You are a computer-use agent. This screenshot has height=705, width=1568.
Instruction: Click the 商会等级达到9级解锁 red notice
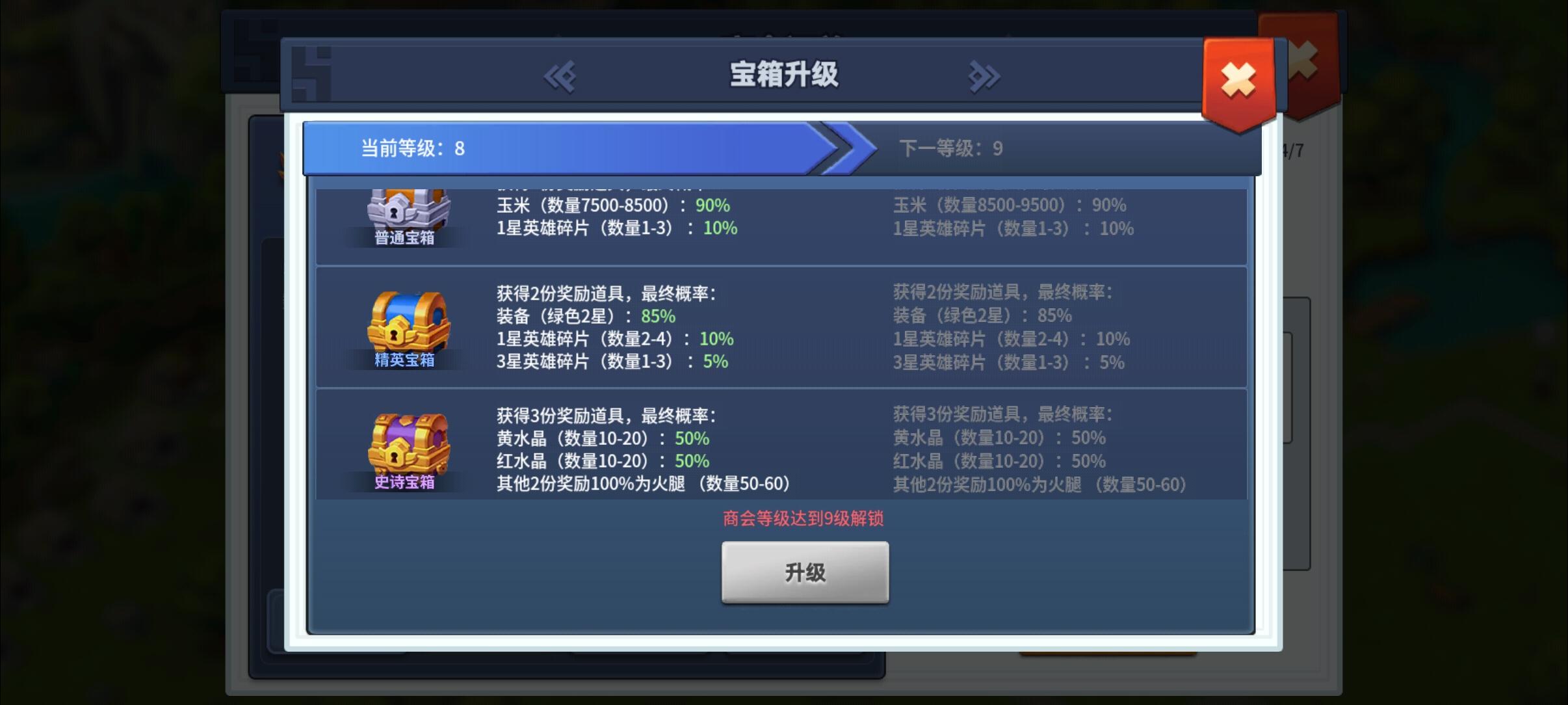pos(804,519)
